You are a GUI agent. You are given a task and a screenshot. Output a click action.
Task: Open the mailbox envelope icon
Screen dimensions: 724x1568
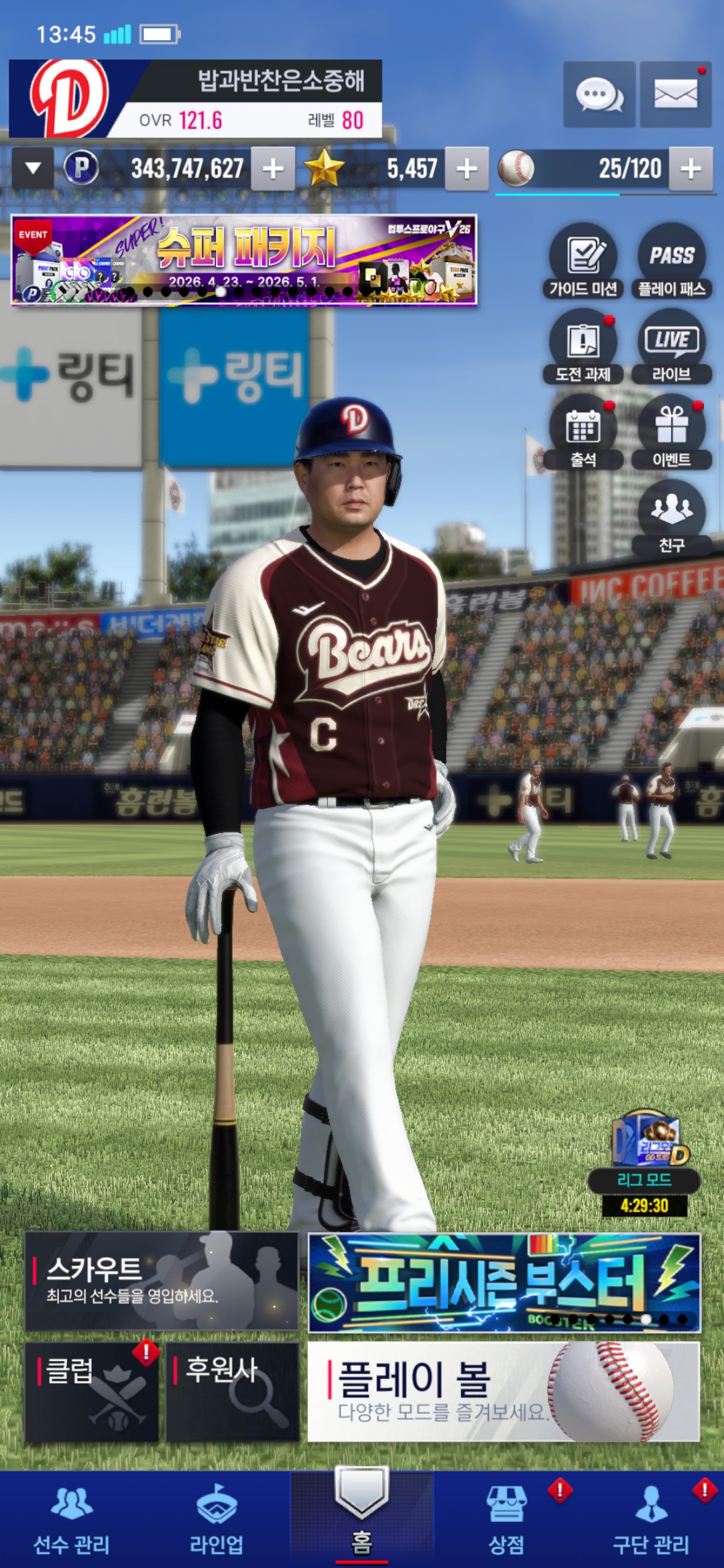pos(675,94)
